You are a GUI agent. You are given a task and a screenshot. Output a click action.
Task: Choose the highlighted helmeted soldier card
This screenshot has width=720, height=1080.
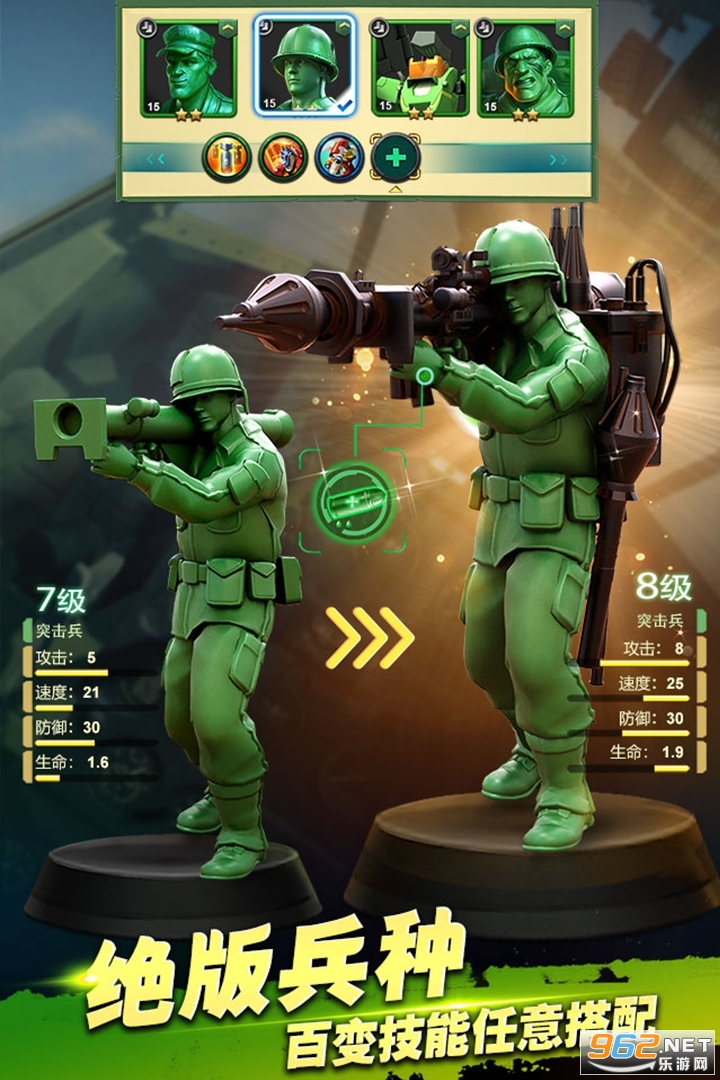(305, 67)
